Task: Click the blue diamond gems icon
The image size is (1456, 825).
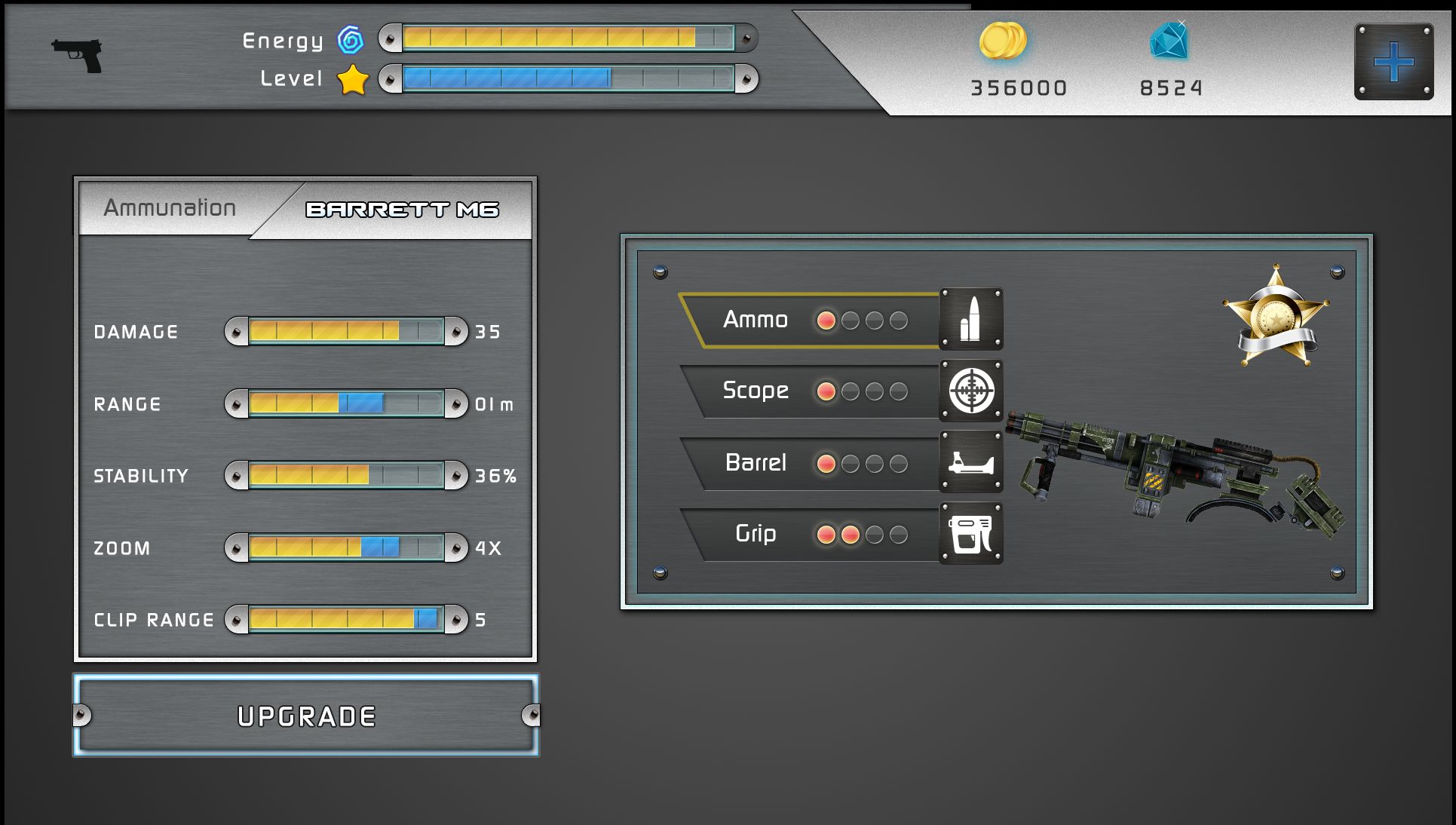Action: pyautogui.click(x=1169, y=41)
